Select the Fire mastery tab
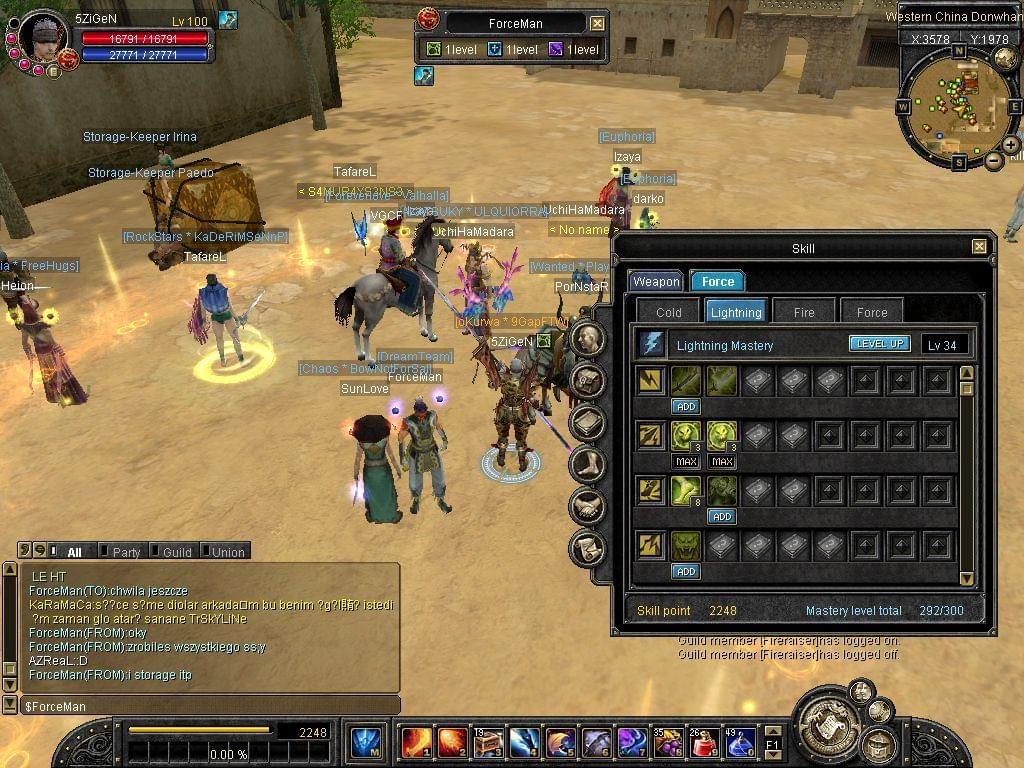The height and width of the screenshot is (768, 1024). [x=804, y=312]
